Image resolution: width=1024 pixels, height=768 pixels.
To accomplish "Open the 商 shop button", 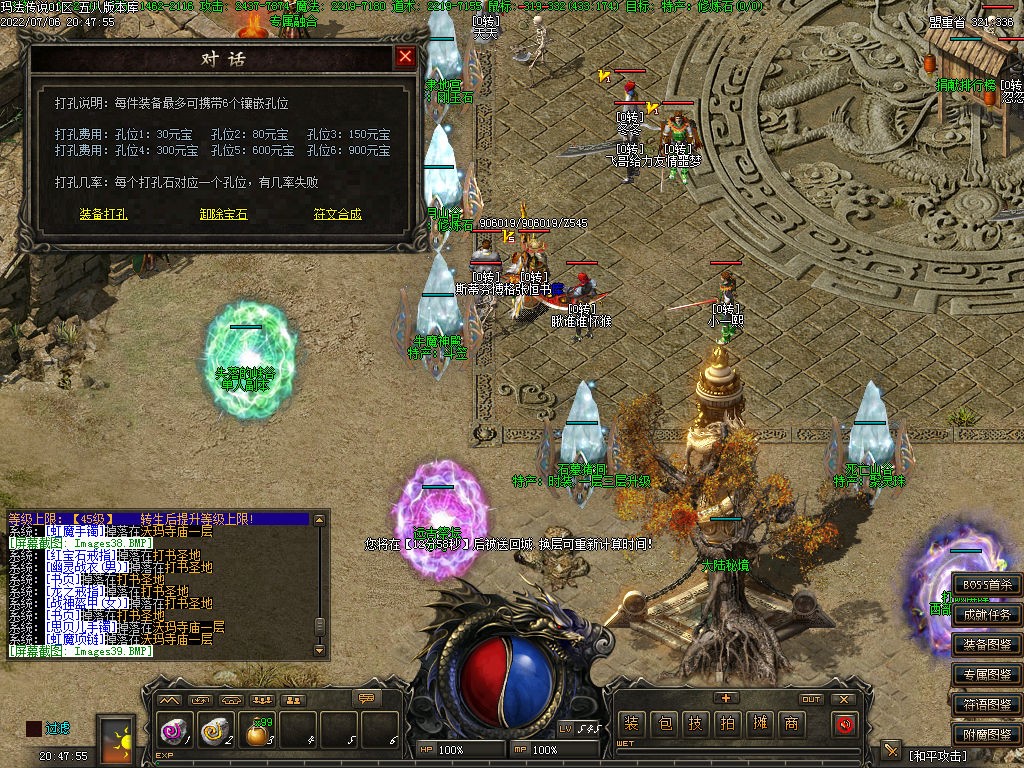I will (x=791, y=724).
